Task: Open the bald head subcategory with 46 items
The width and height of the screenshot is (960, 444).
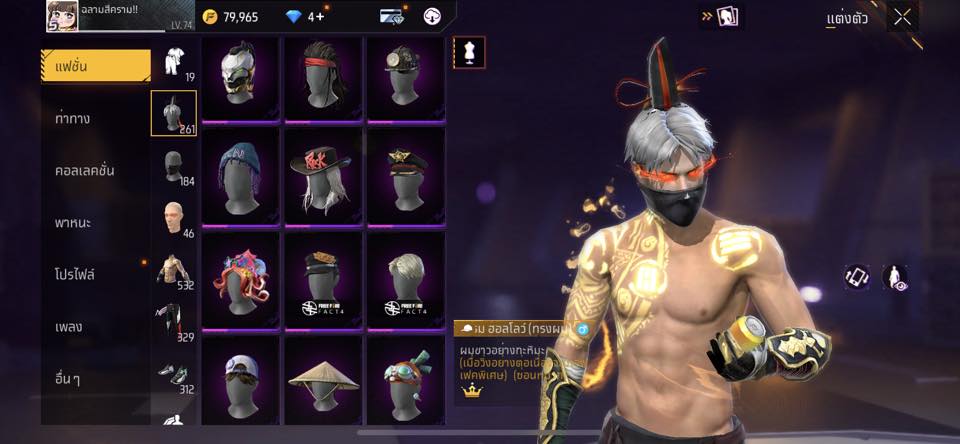Action: pyautogui.click(x=174, y=219)
